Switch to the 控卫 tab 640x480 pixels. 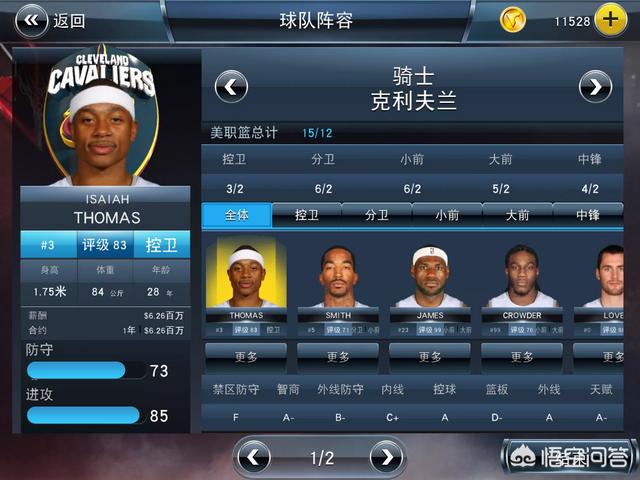click(307, 214)
